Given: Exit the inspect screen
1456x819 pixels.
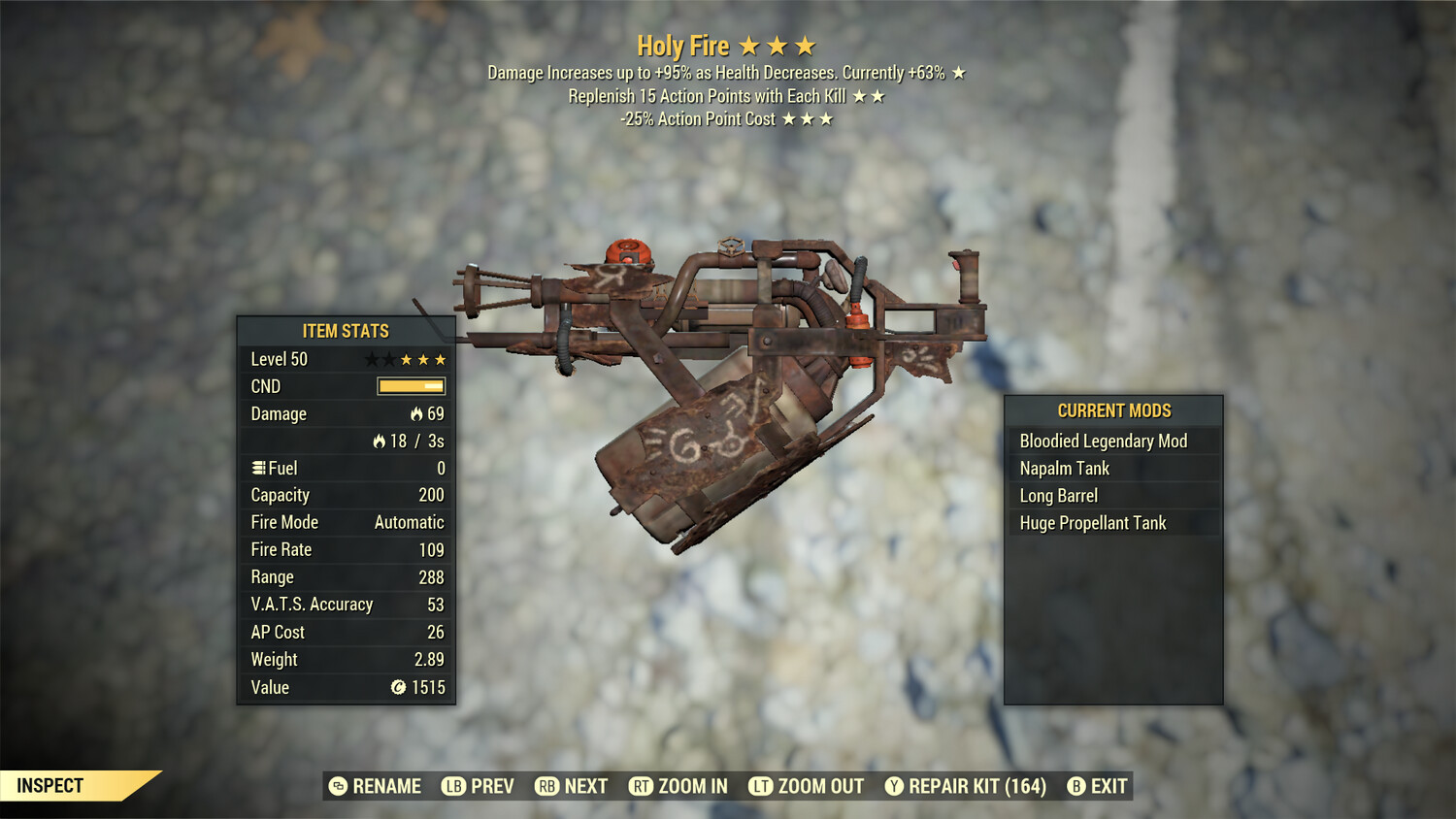Looking at the screenshot, I should pyautogui.click(x=1098, y=786).
